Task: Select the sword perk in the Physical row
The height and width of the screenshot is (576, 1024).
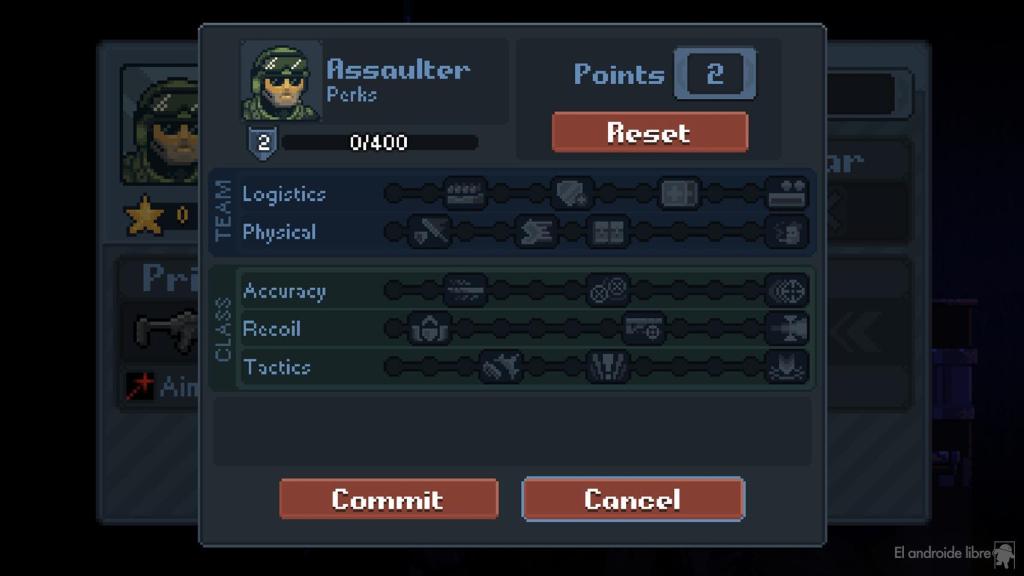Action: click(431, 233)
